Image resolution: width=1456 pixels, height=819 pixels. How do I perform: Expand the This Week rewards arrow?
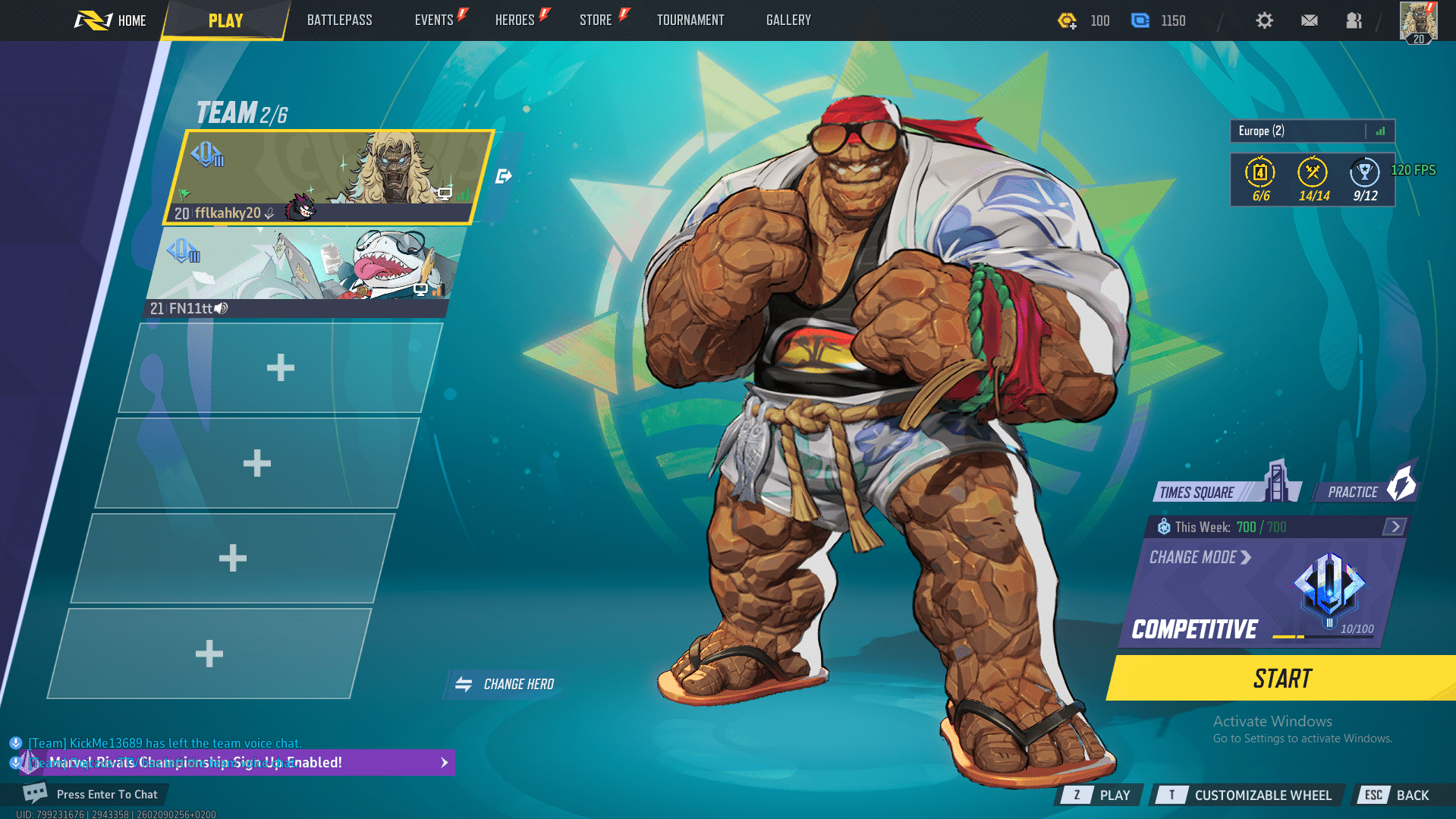point(1395,526)
